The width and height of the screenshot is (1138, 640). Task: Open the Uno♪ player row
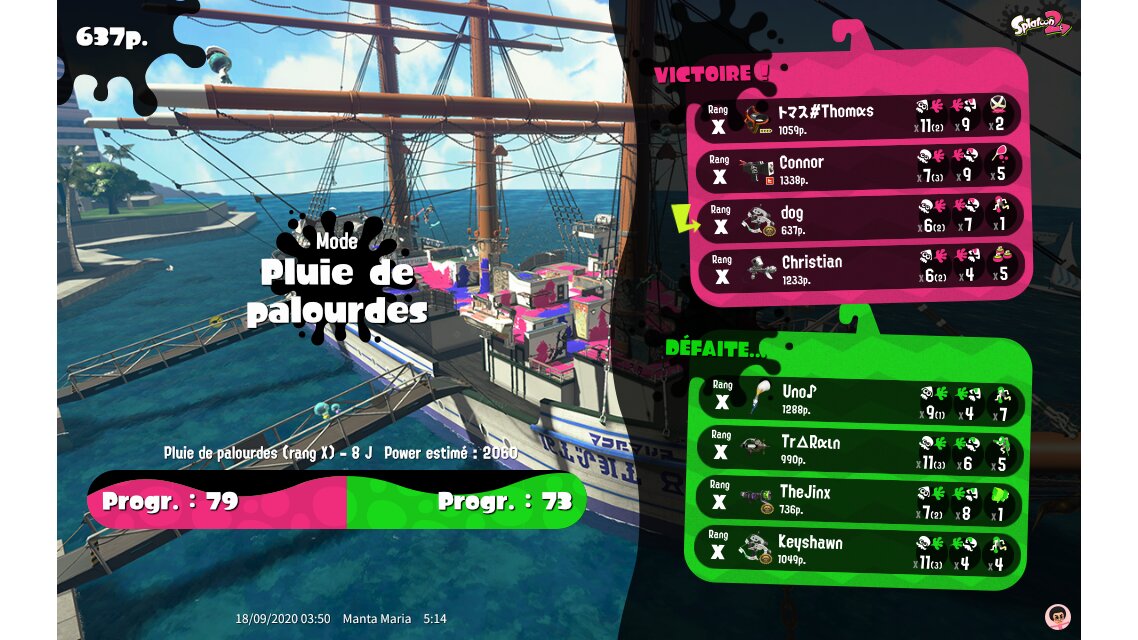[x=860, y=398]
